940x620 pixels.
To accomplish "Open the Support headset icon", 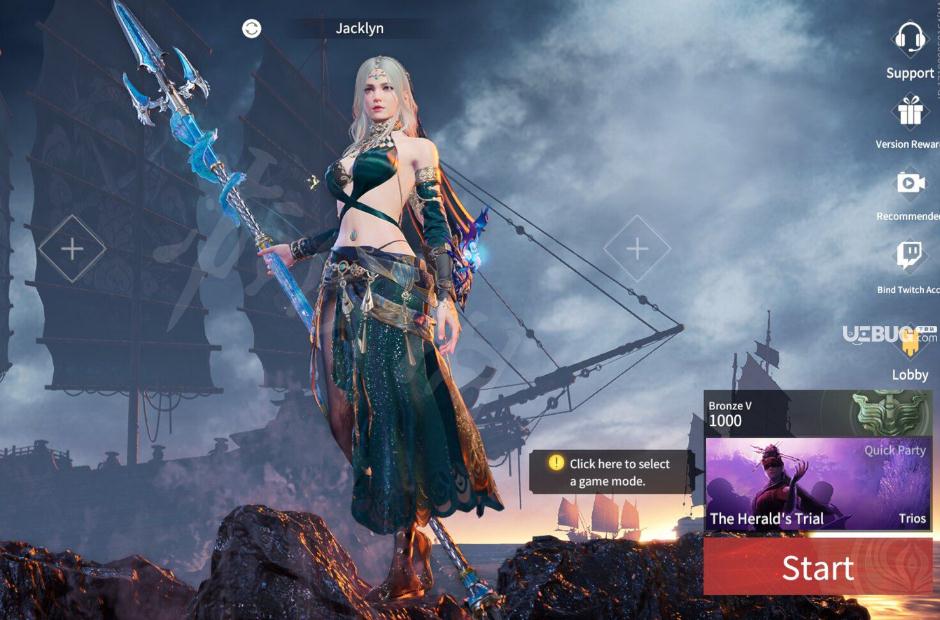I will click(910, 40).
